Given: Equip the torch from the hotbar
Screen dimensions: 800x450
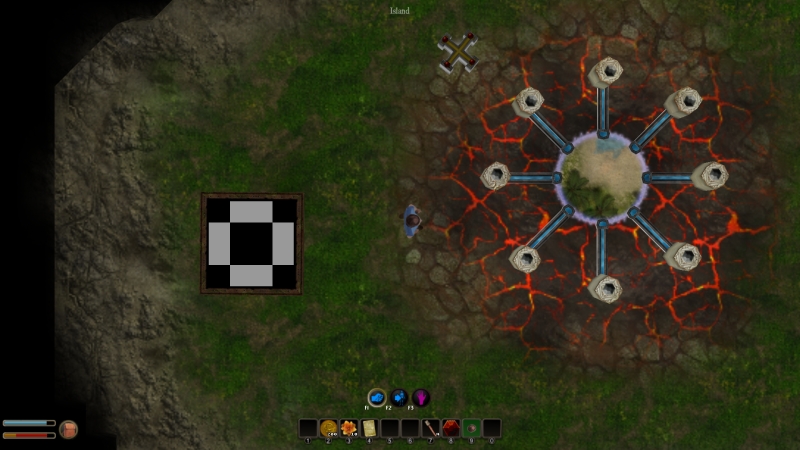Looking at the screenshot, I should point(430,428).
